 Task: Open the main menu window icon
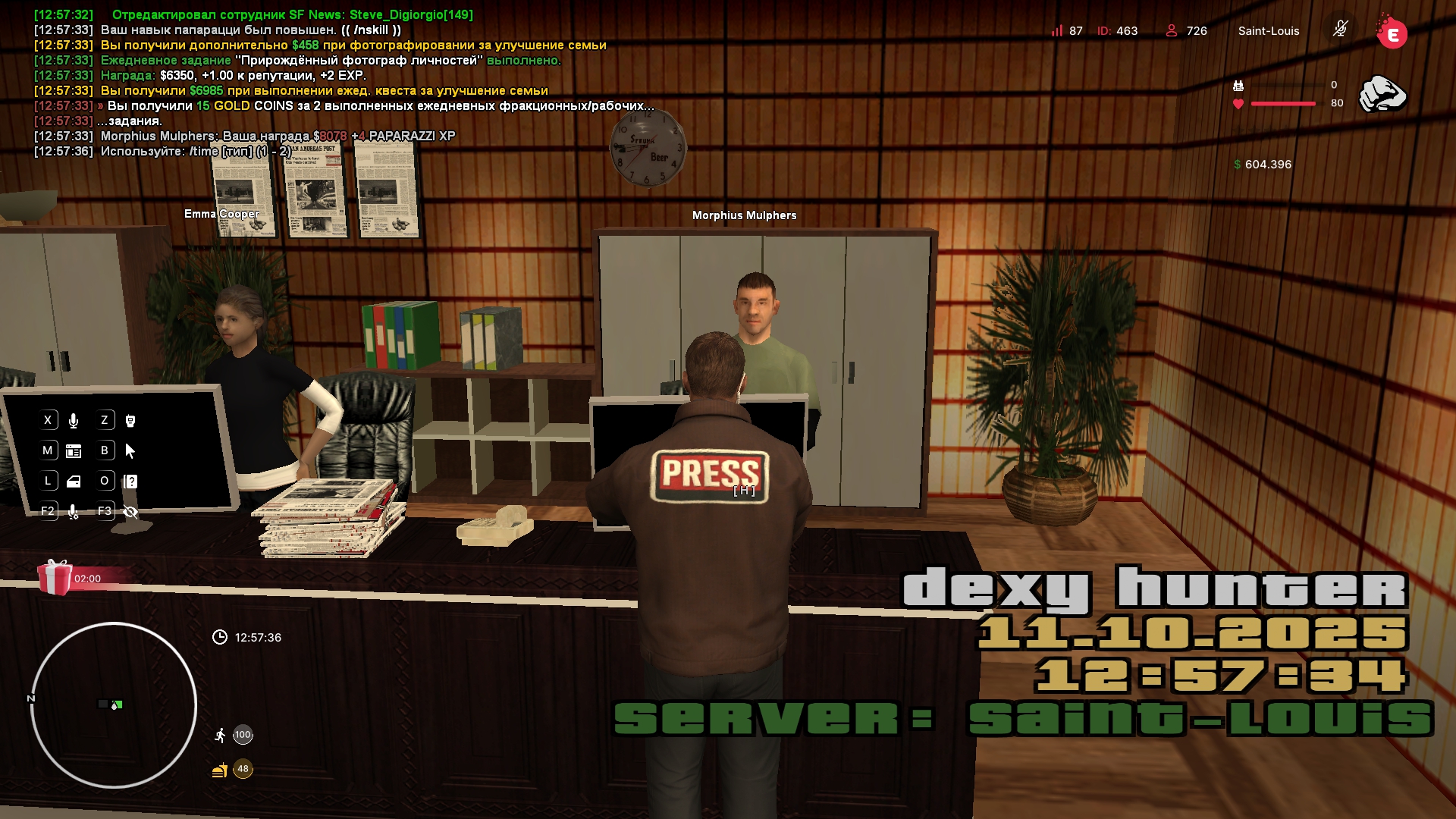click(74, 451)
